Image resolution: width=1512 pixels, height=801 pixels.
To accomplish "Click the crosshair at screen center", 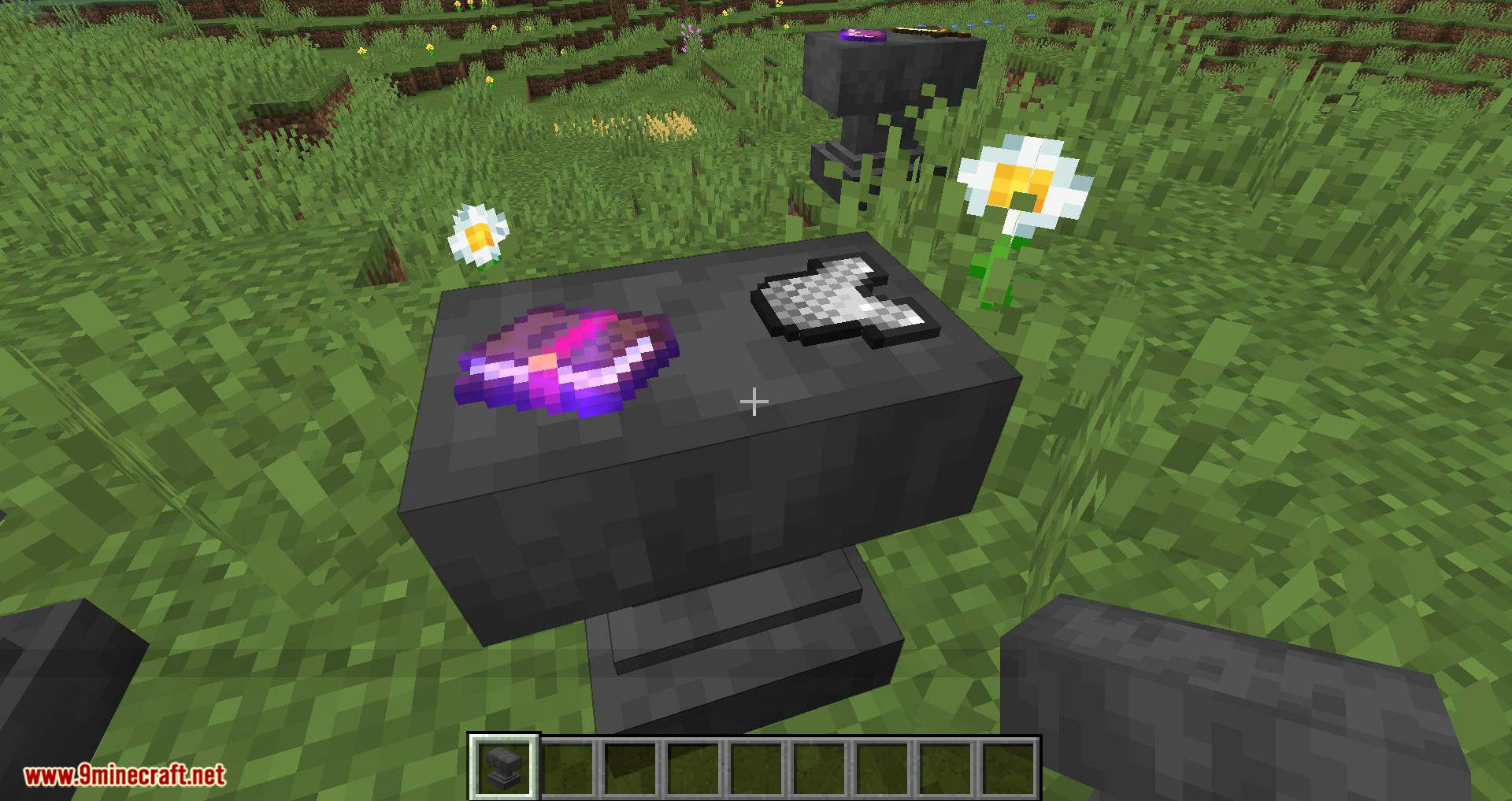I will click(x=754, y=402).
